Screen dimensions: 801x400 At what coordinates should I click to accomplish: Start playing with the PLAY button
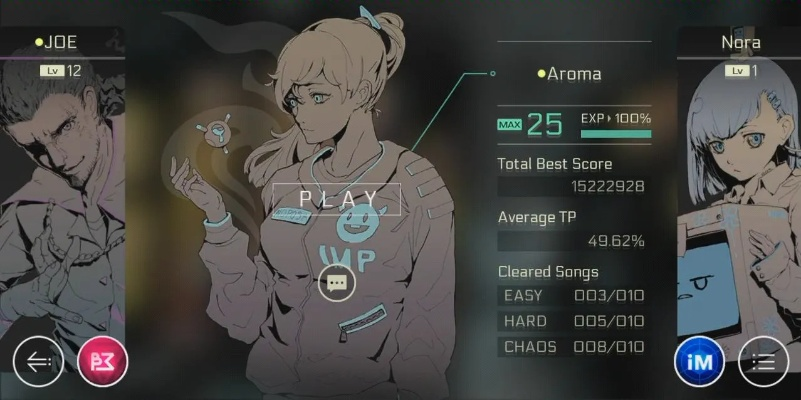point(337,198)
